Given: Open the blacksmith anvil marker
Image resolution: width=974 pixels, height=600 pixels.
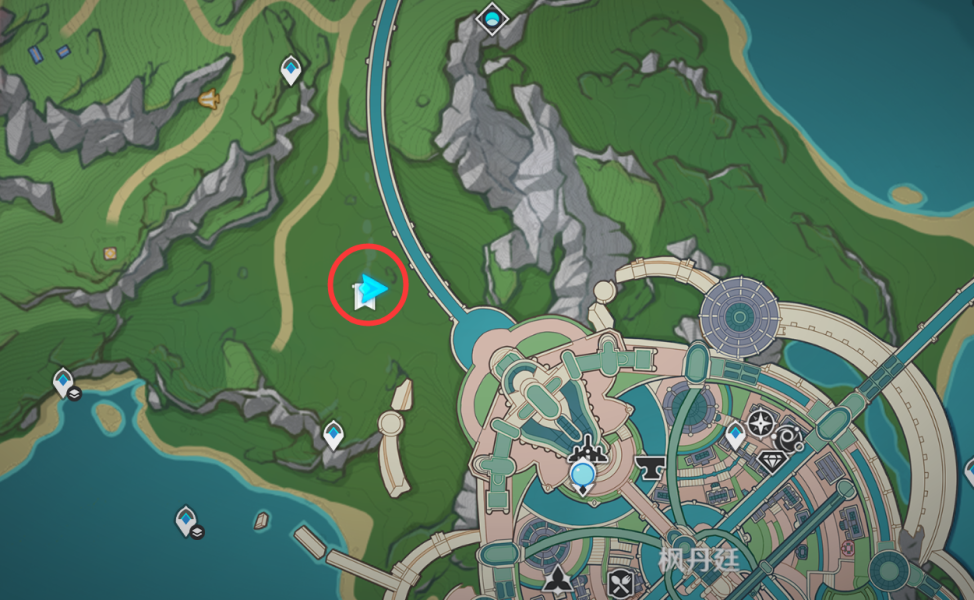Looking at the screenshot, I should tap(647, 466).
